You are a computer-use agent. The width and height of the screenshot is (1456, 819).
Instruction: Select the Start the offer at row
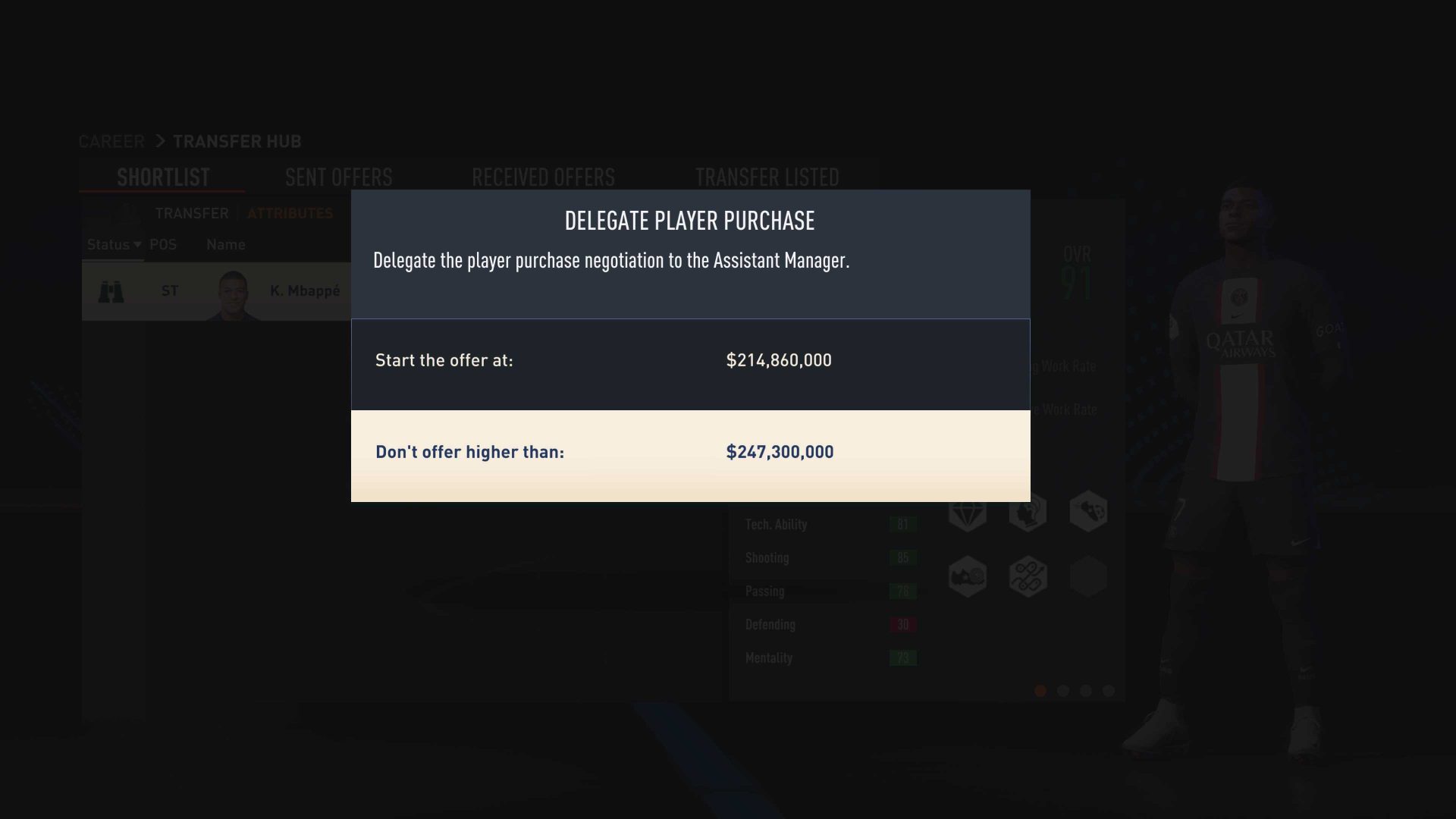[x=690, y=362]
